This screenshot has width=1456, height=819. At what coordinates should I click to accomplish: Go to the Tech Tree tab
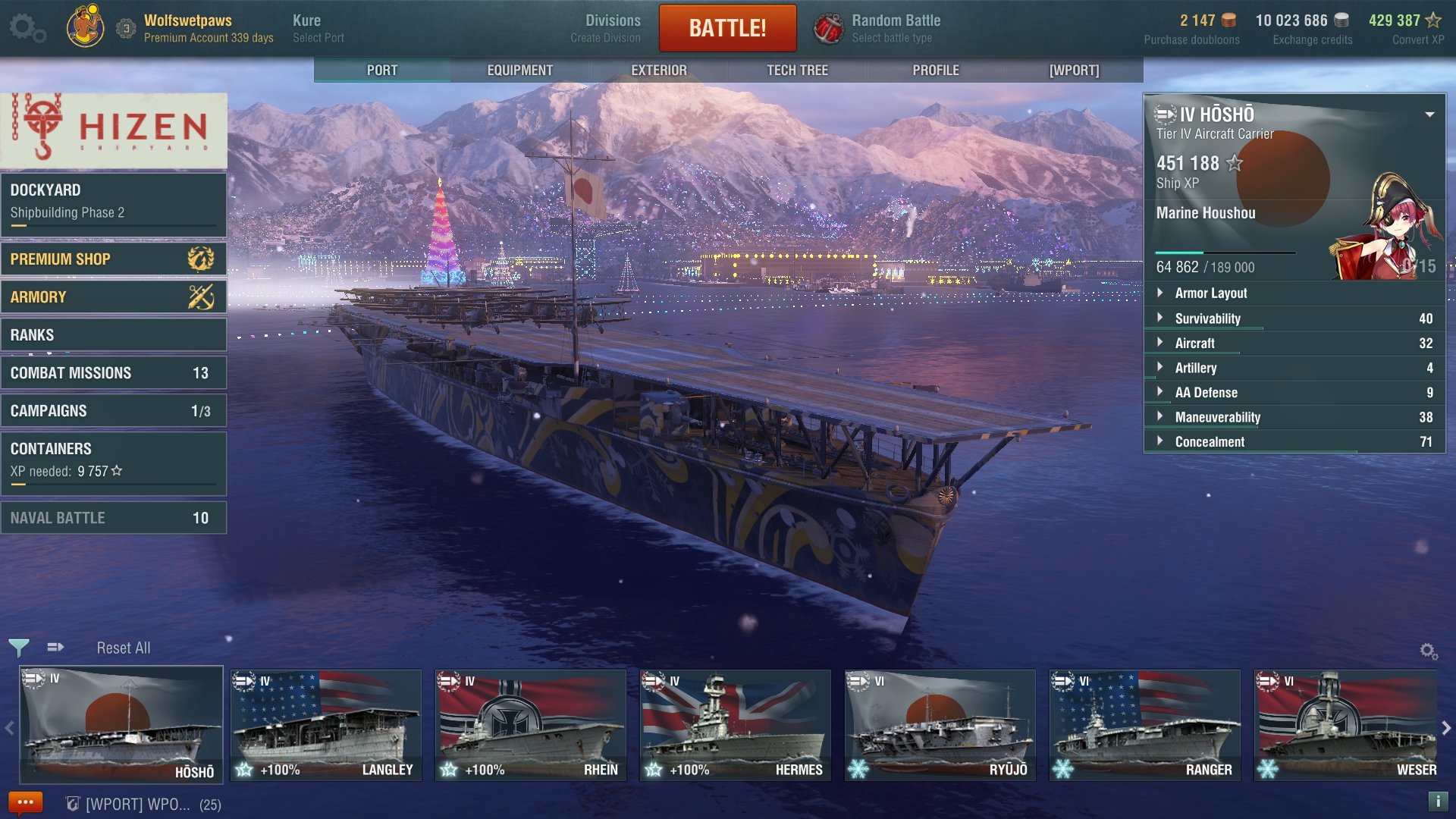click(x=797, y=70)
